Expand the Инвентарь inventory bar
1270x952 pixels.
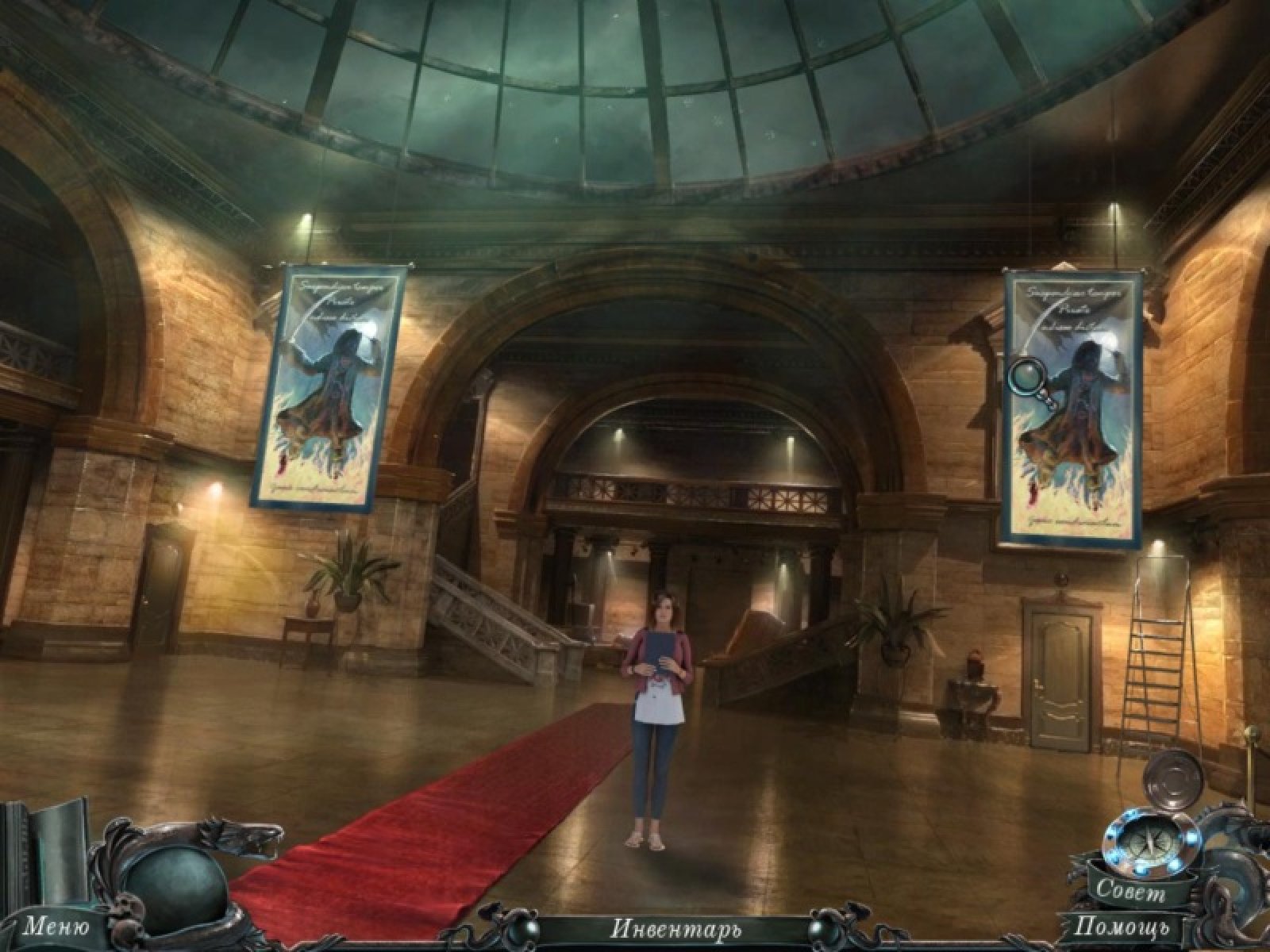pos(675,927)
